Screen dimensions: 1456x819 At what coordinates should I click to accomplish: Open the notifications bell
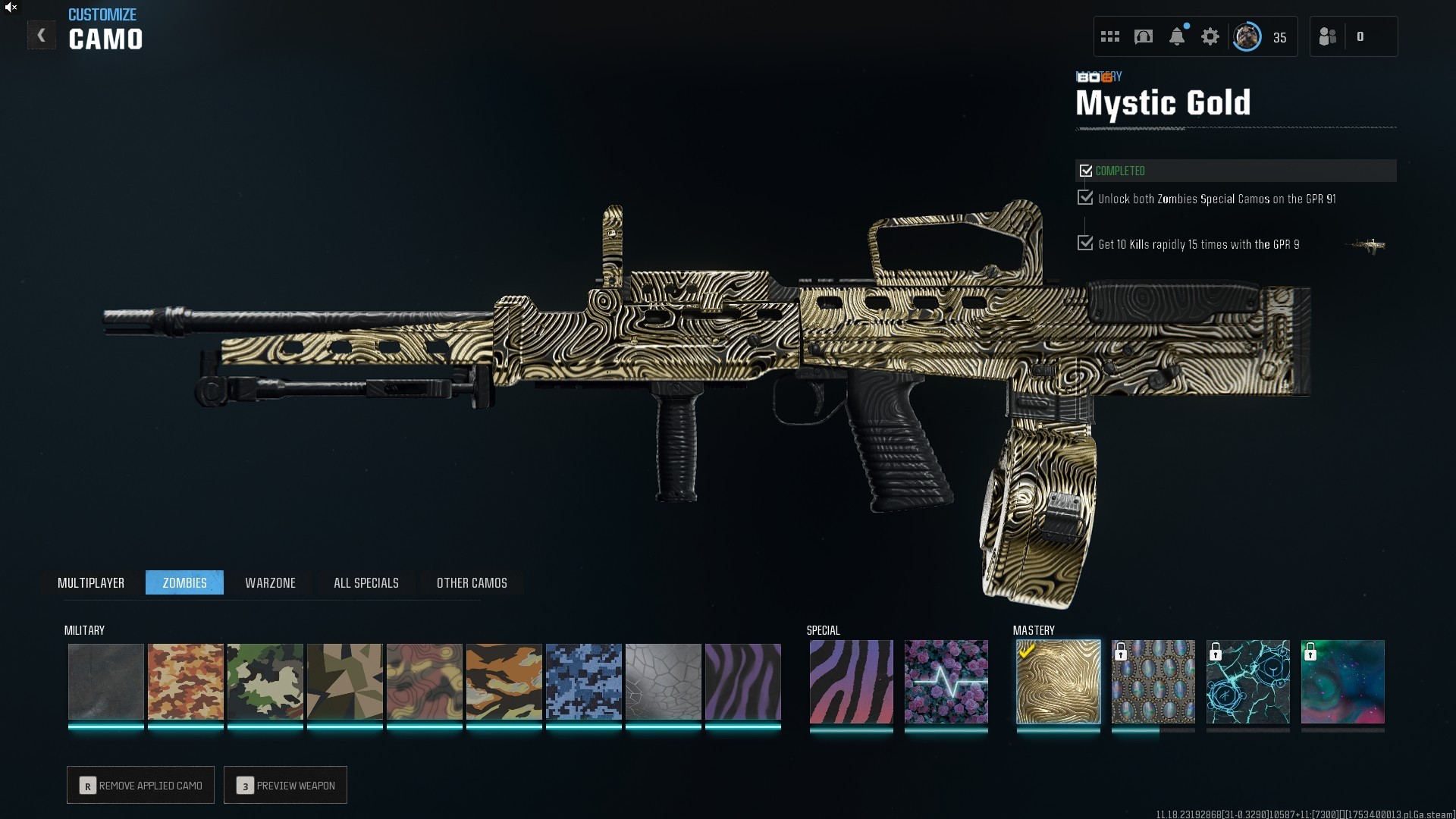[x=1177, y=36]
